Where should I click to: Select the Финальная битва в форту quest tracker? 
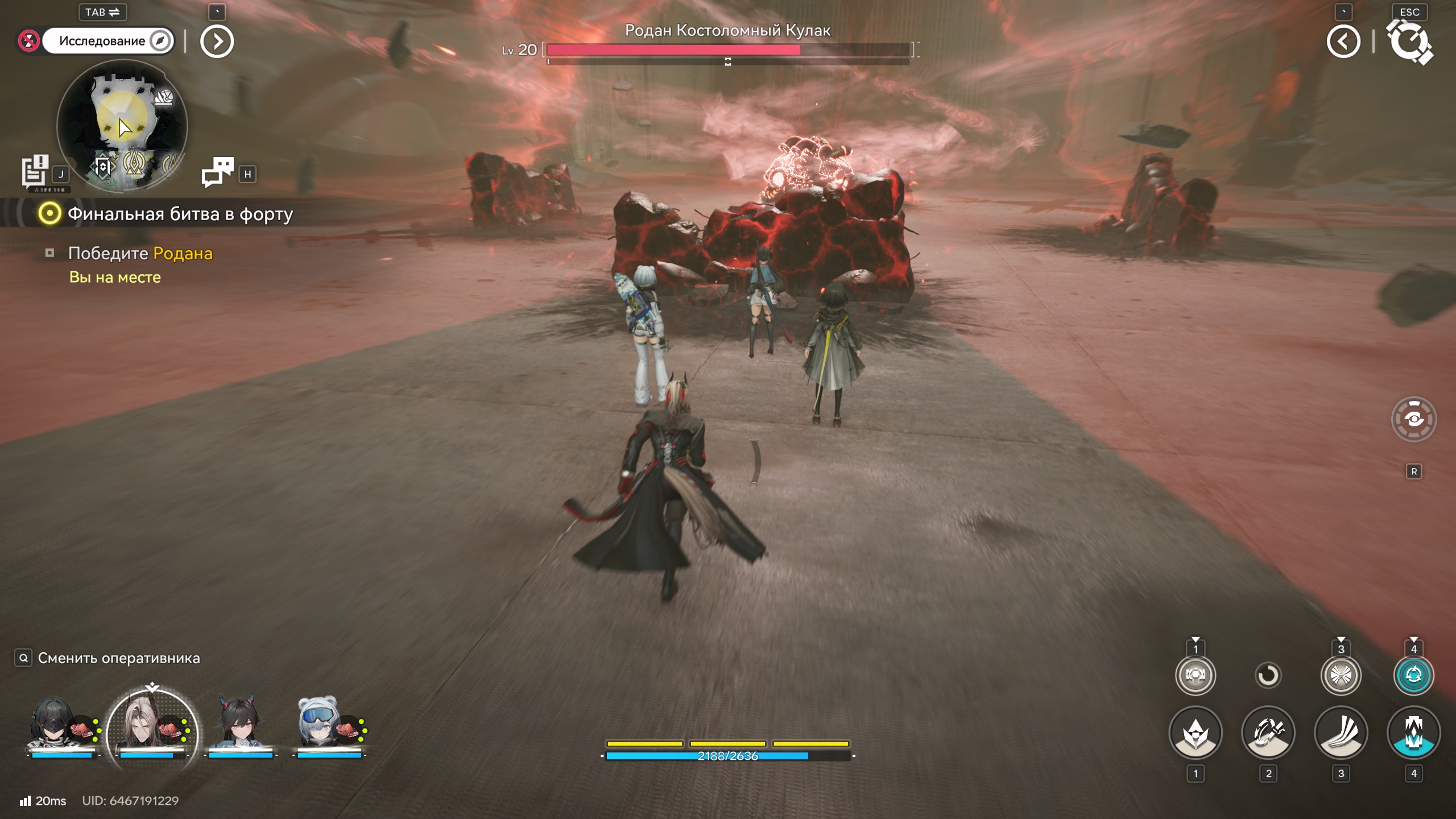(x=180, y=214)
